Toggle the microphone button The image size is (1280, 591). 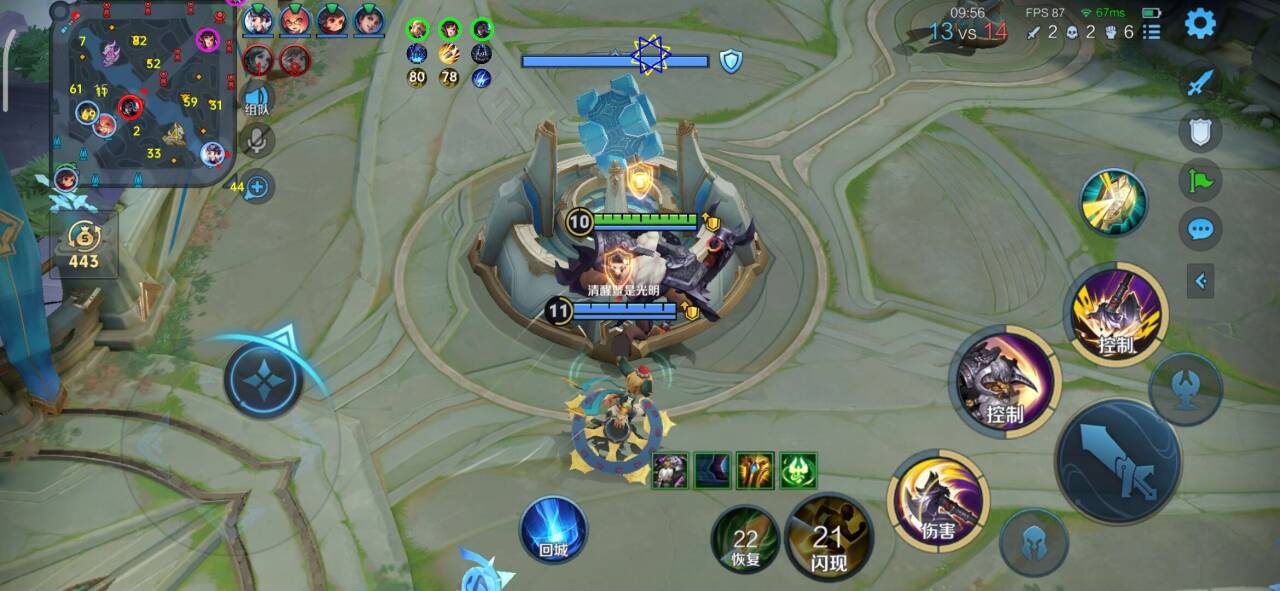[257, 141]
